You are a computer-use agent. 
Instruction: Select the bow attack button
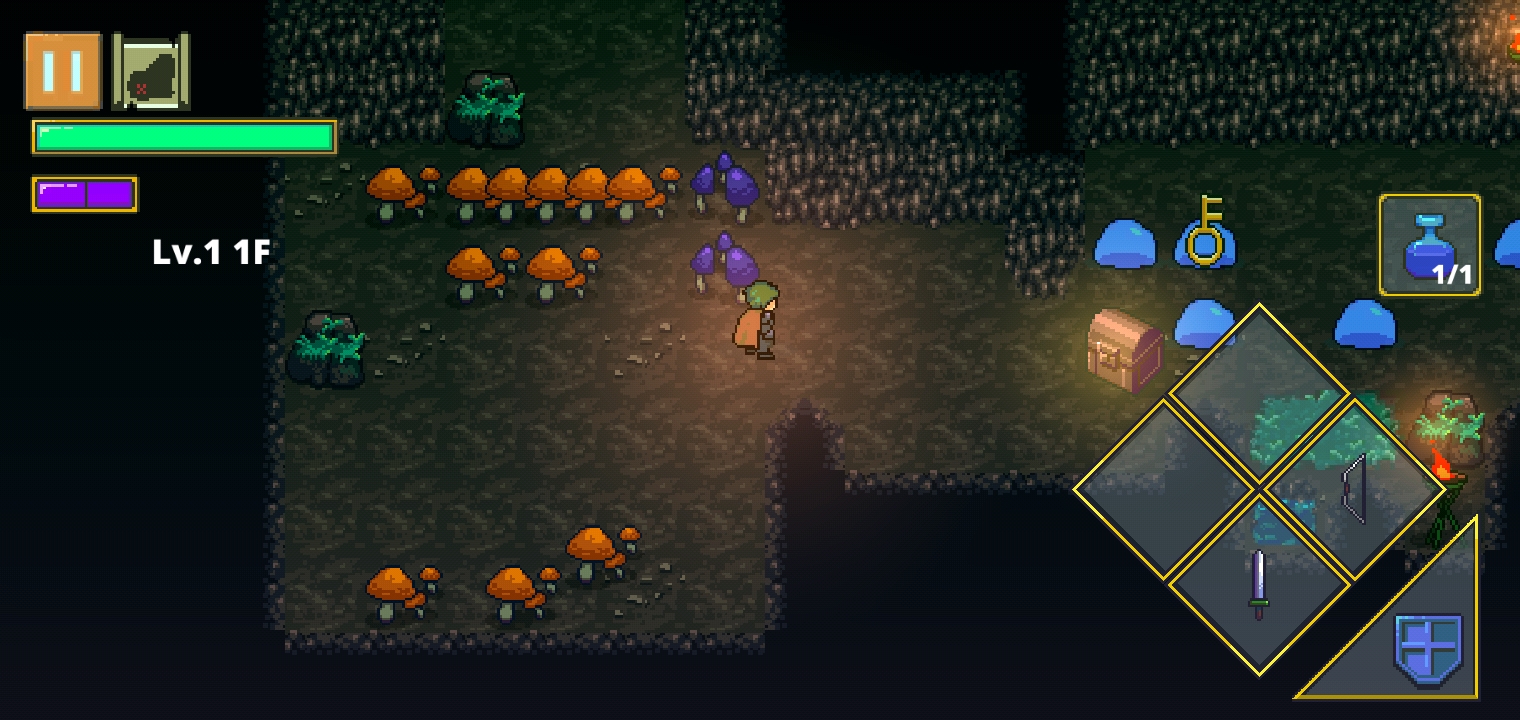(x=1353, y=489)
